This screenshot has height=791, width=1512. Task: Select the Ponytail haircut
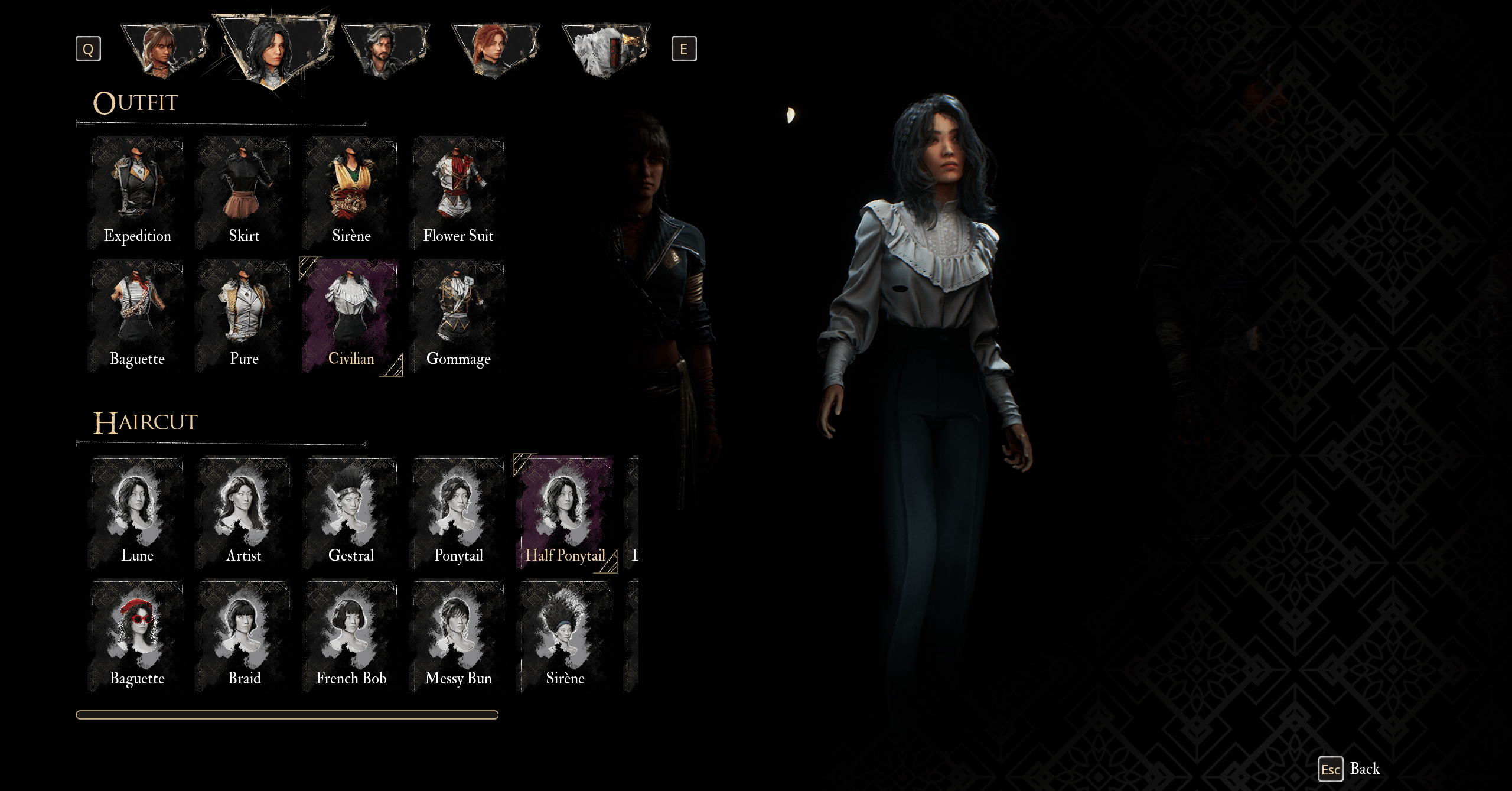[458, 513]
